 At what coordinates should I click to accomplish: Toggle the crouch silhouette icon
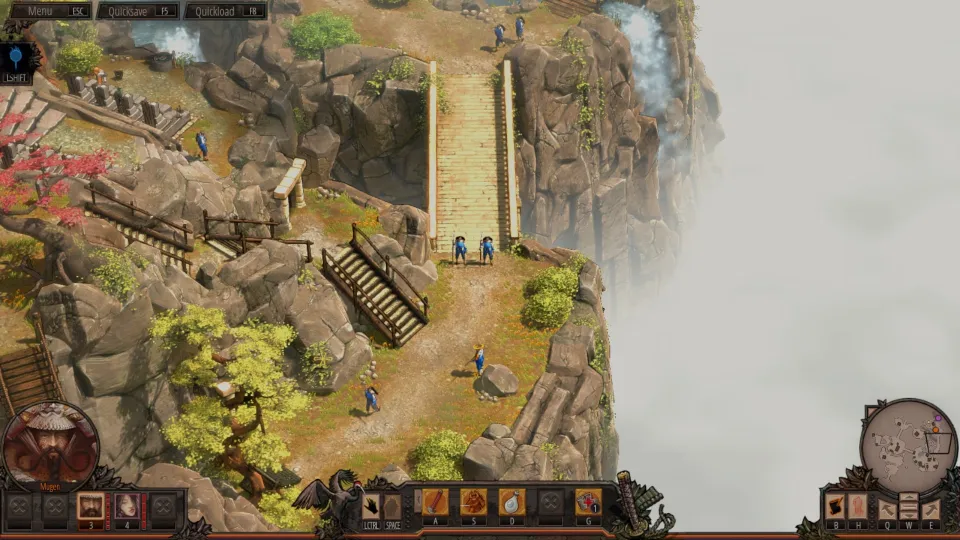coord(392,505)
